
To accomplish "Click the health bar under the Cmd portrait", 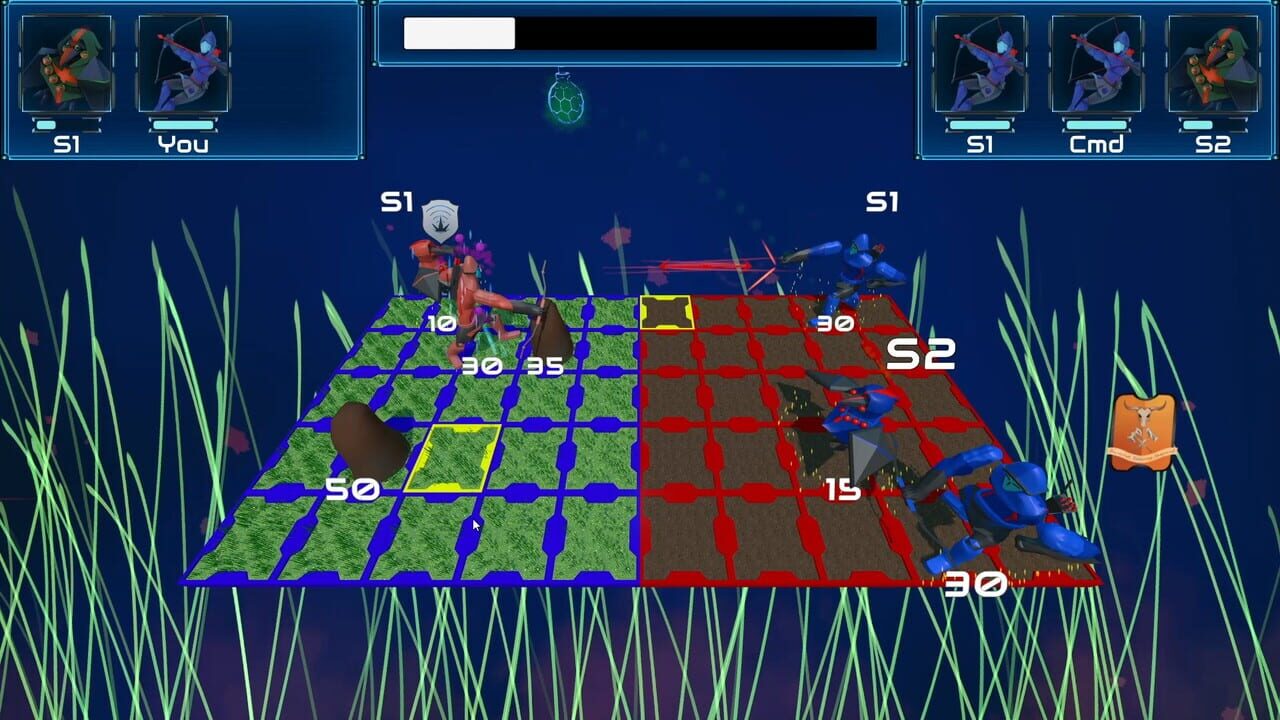I will coord(1097,125).
